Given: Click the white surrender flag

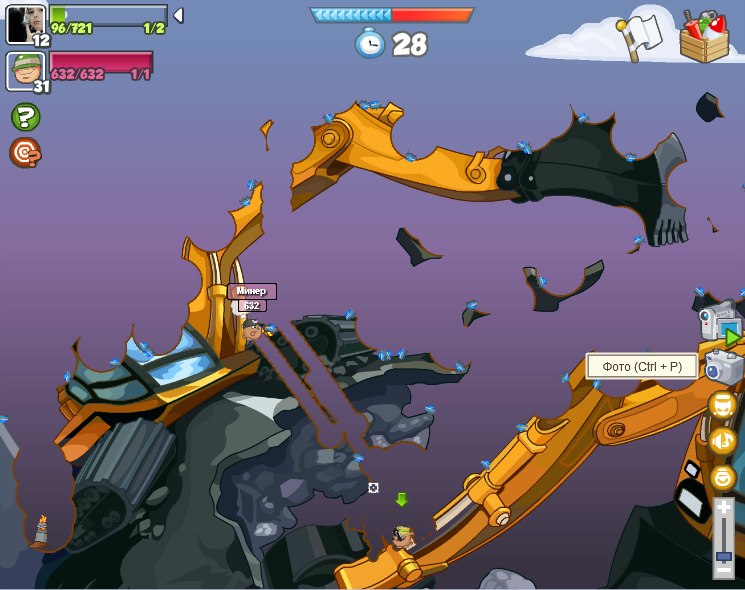Looking at the screenshot, I should point(641,32).
